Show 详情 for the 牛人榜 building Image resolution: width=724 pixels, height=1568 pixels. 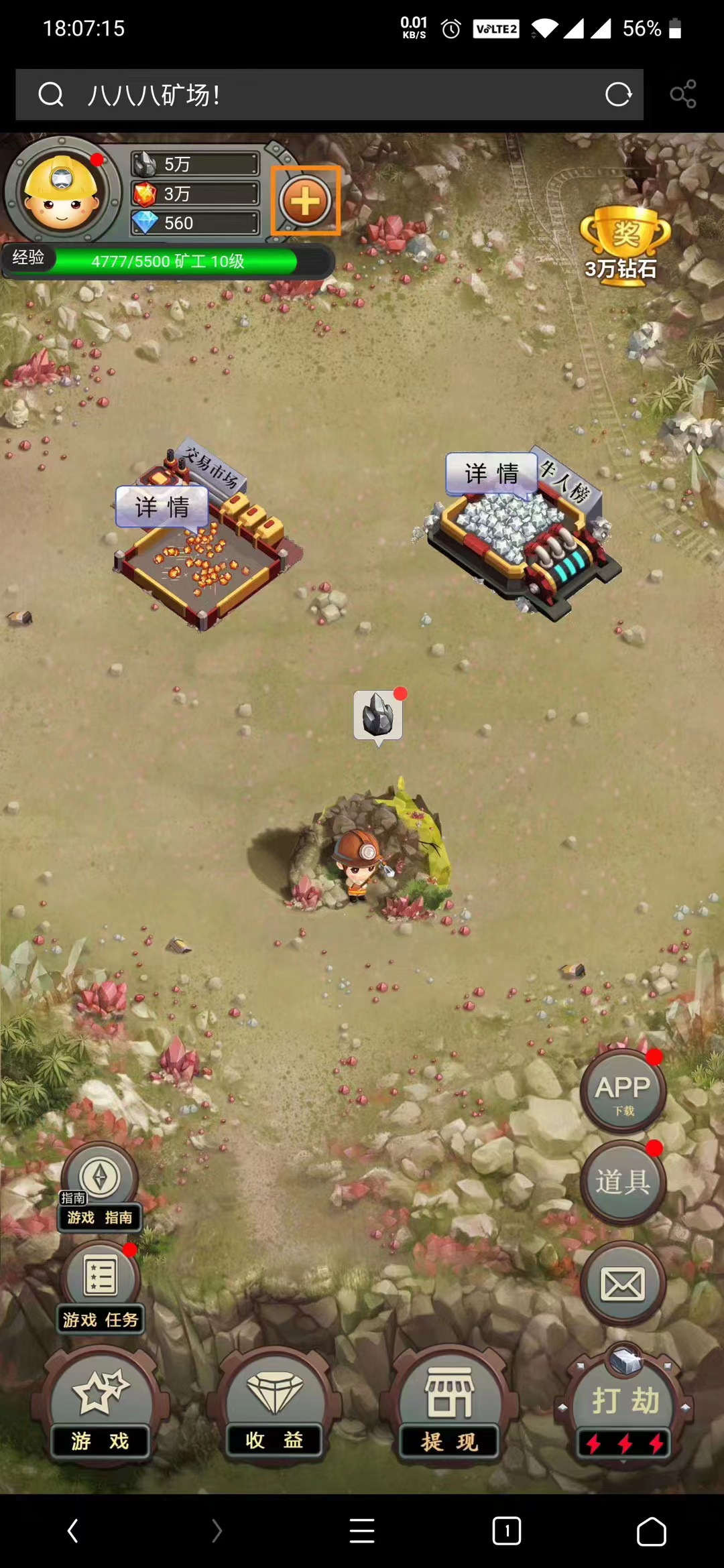[x=491, y=474]
